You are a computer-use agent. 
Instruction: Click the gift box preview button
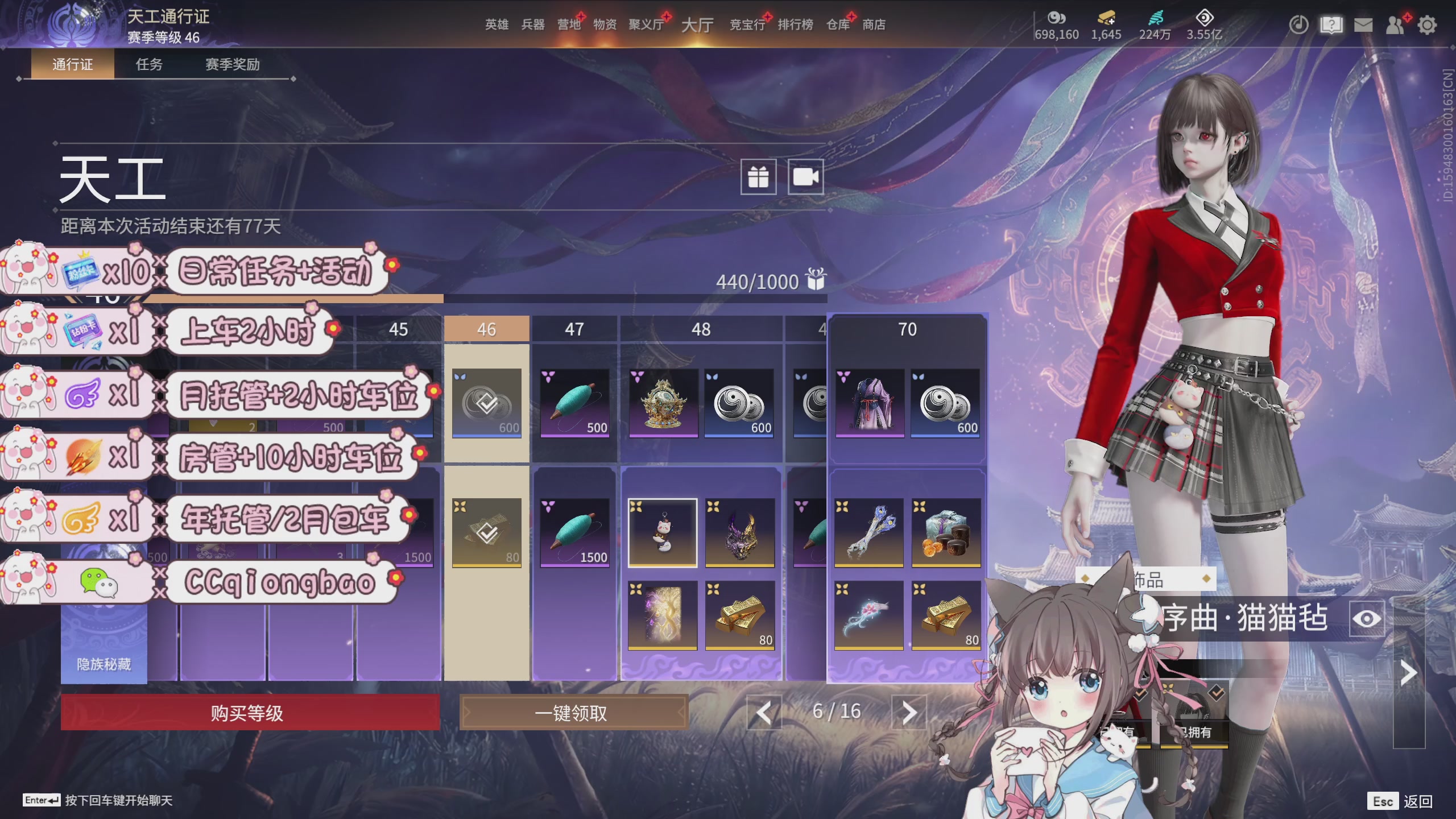[x=758, y=177]
